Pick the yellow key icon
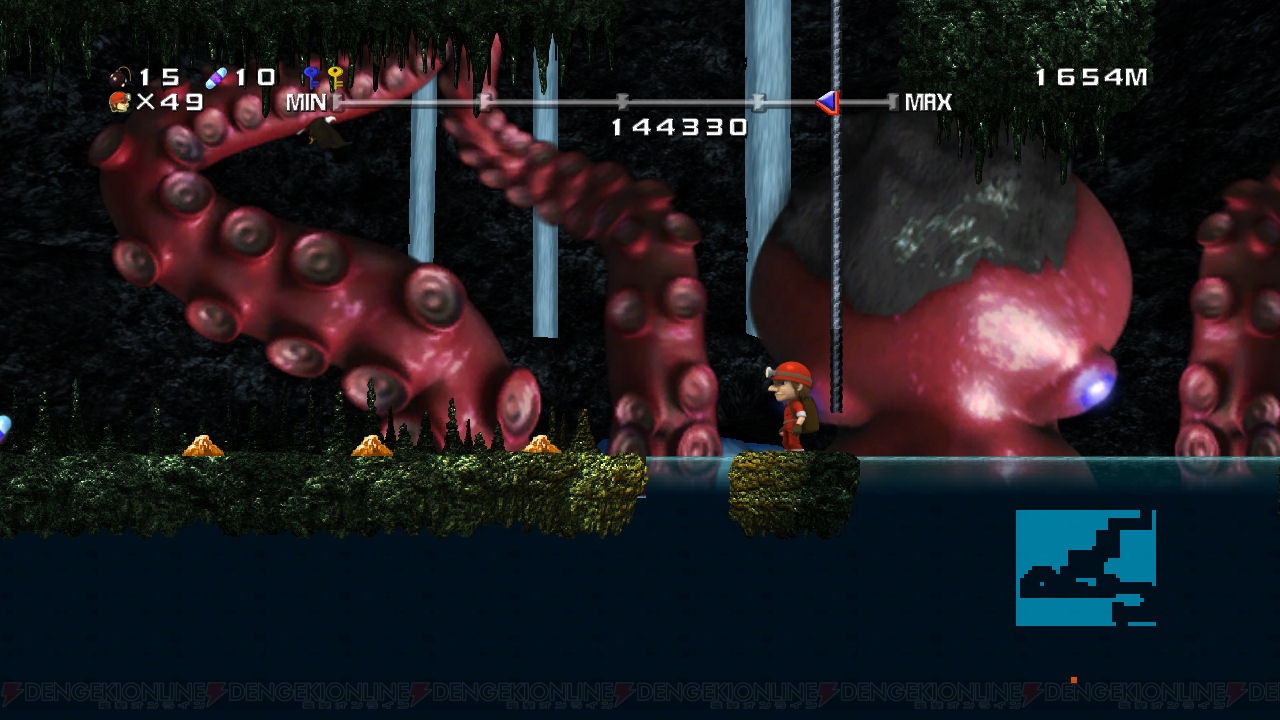Screen dimensions: 1280x720 click(335, 77)
